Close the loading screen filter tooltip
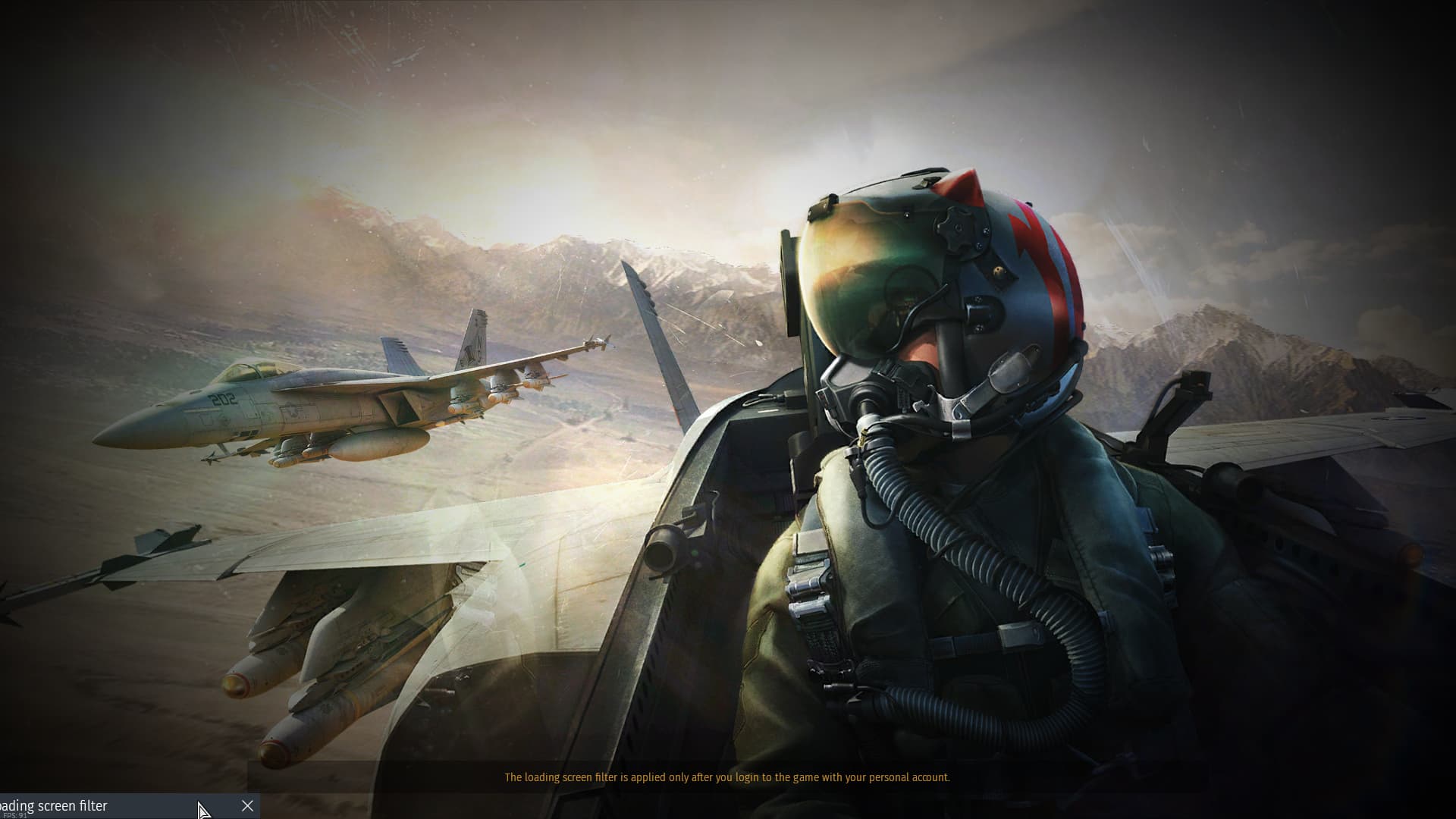Viewport: 1456px width, 819px height. (x=247, y=806)
